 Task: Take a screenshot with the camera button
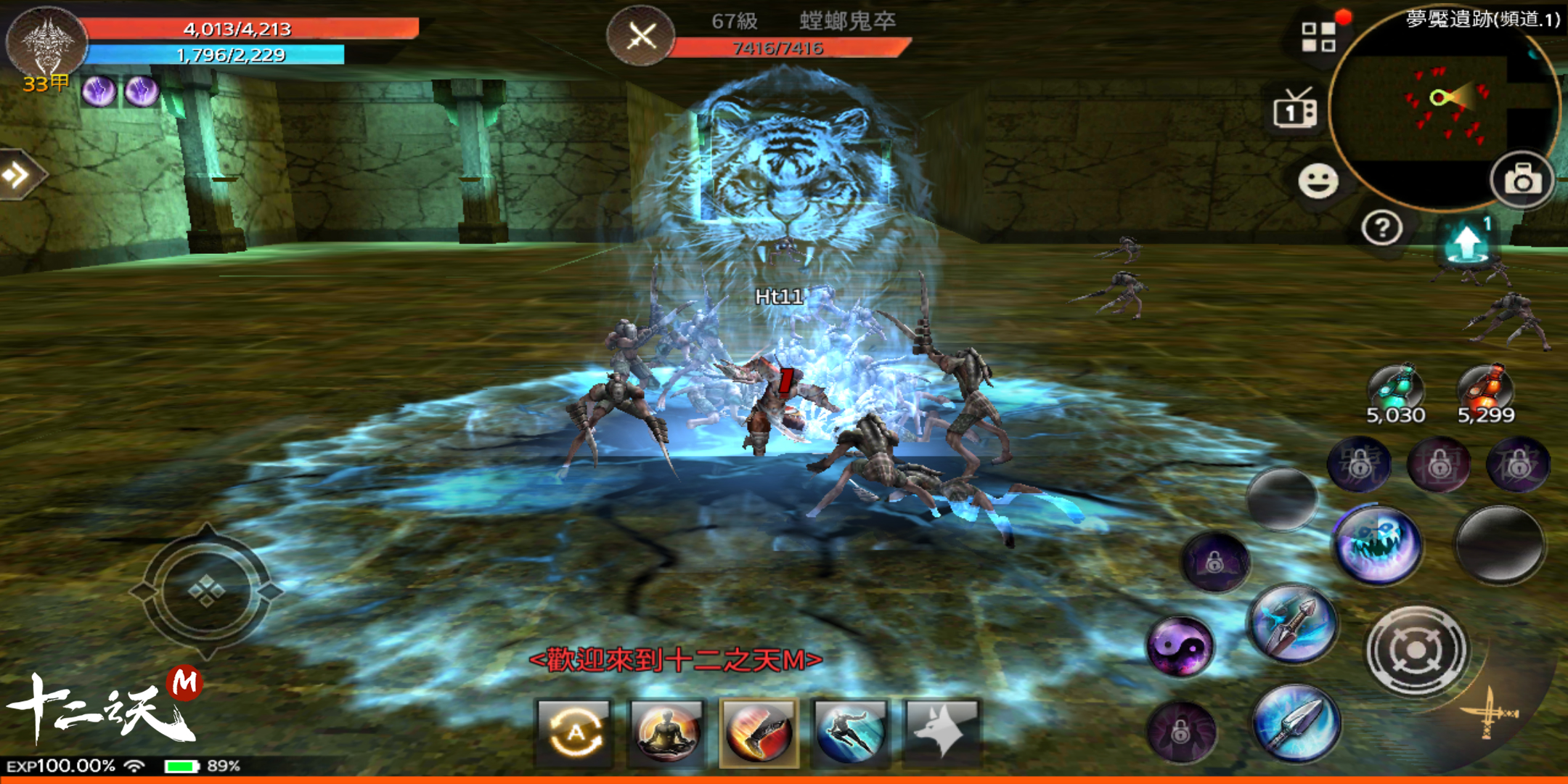coord(1522,180)
